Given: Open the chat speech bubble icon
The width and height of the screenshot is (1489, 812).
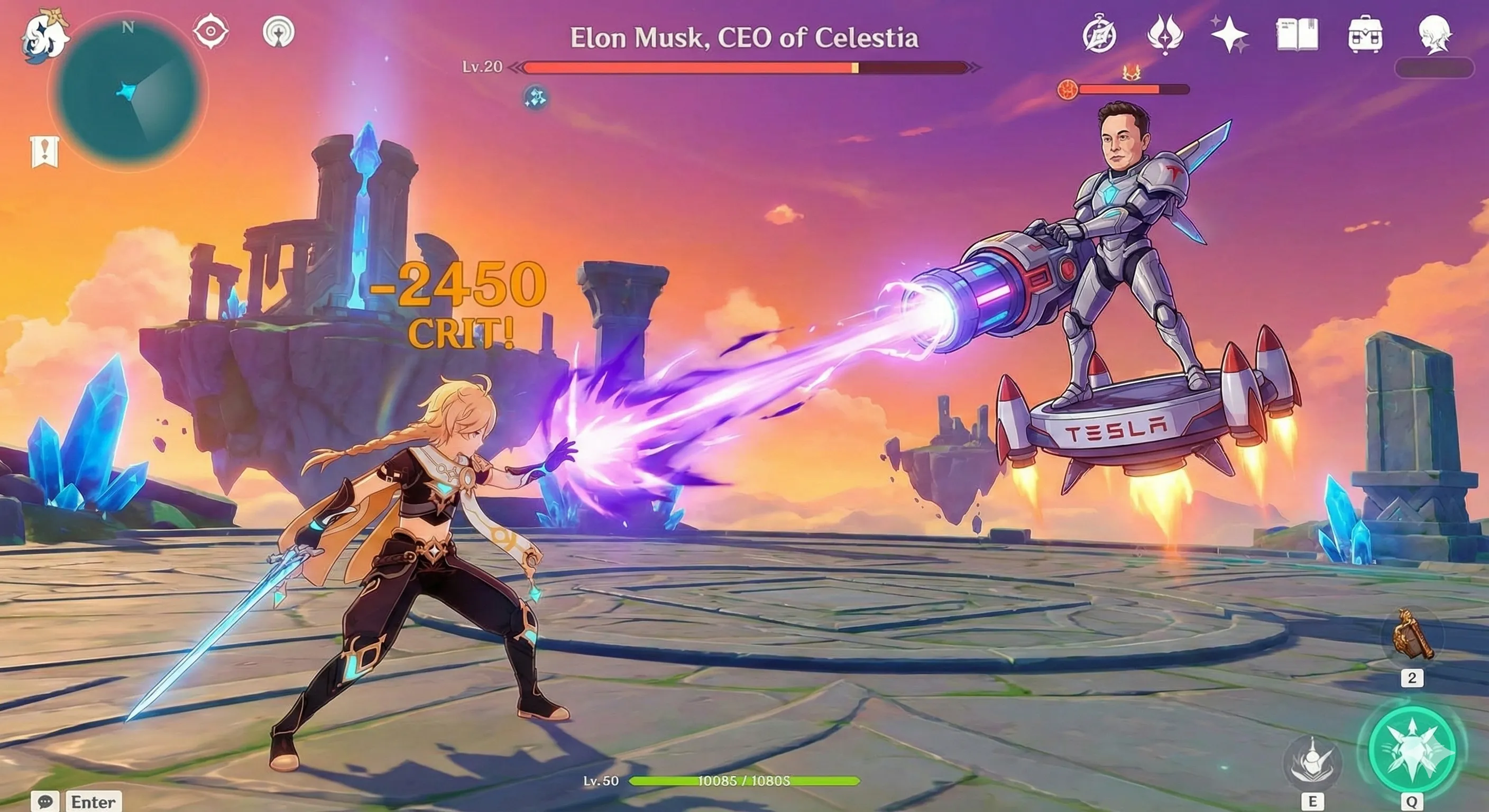Looking at the screenshot, I should click(45, 801).
